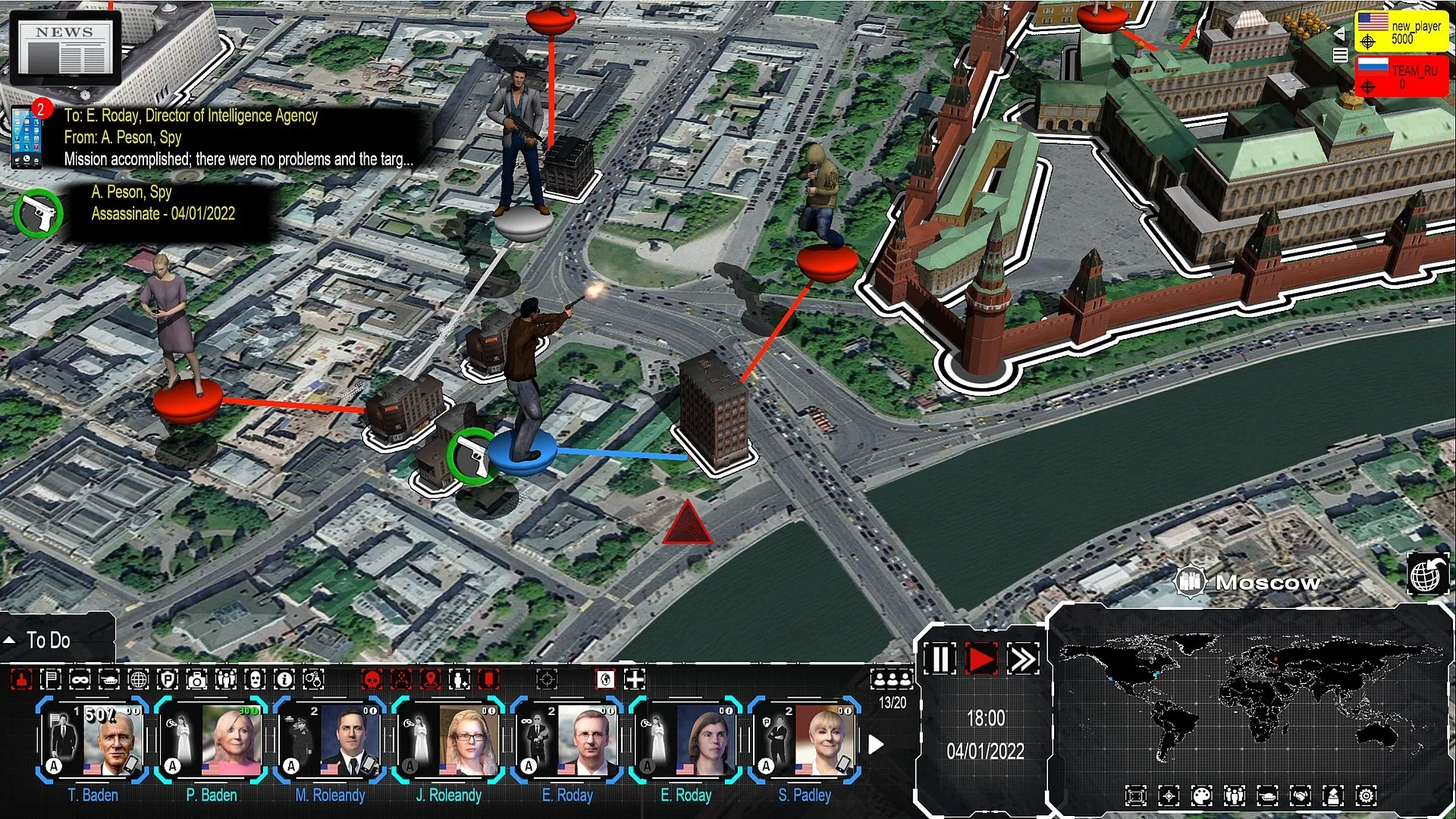This screenshot has height=819, width=1456.
Task: Select the tank military unit icon
Action: (x=110, y=679)
